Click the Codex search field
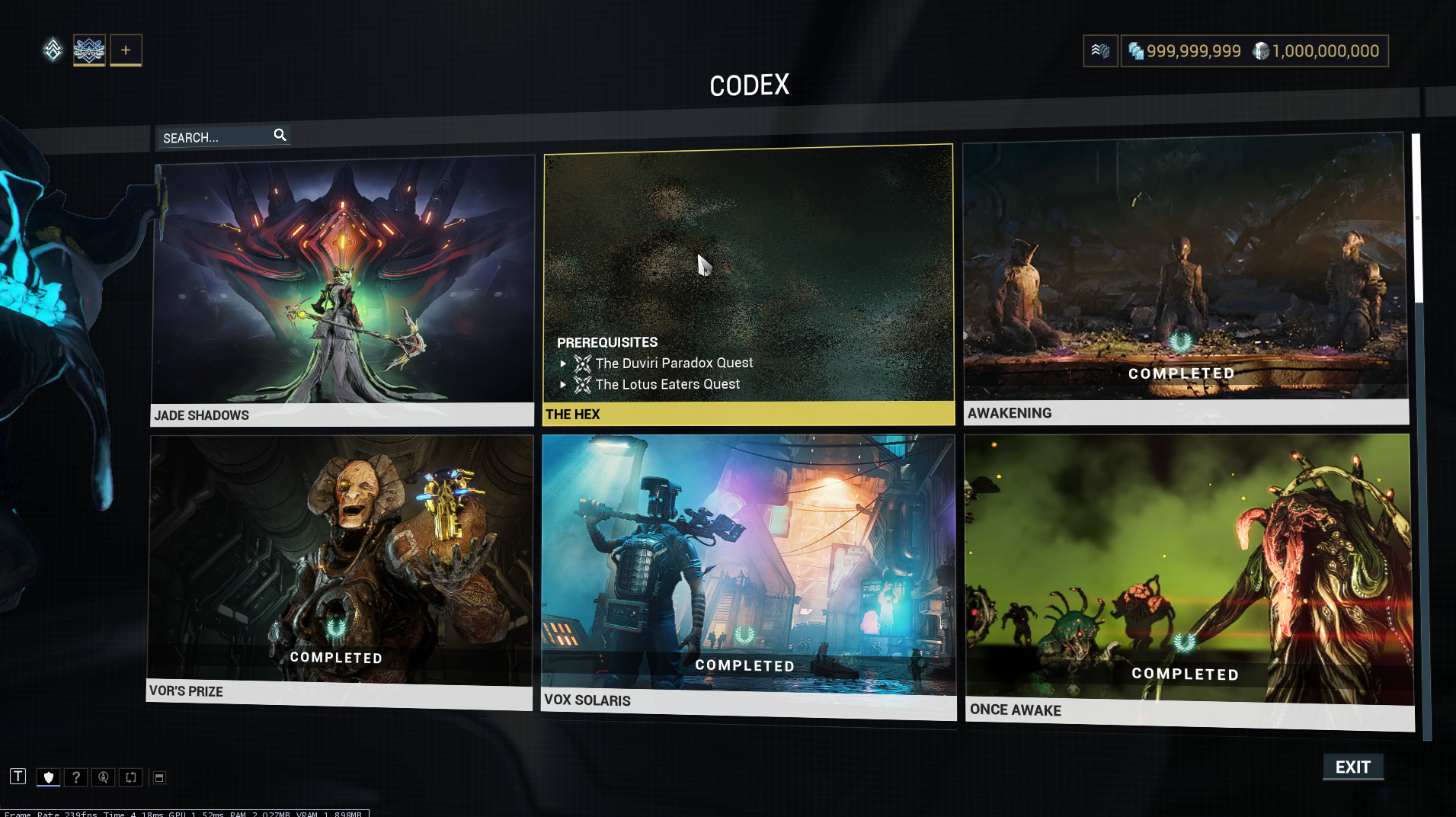 (217, 137)
